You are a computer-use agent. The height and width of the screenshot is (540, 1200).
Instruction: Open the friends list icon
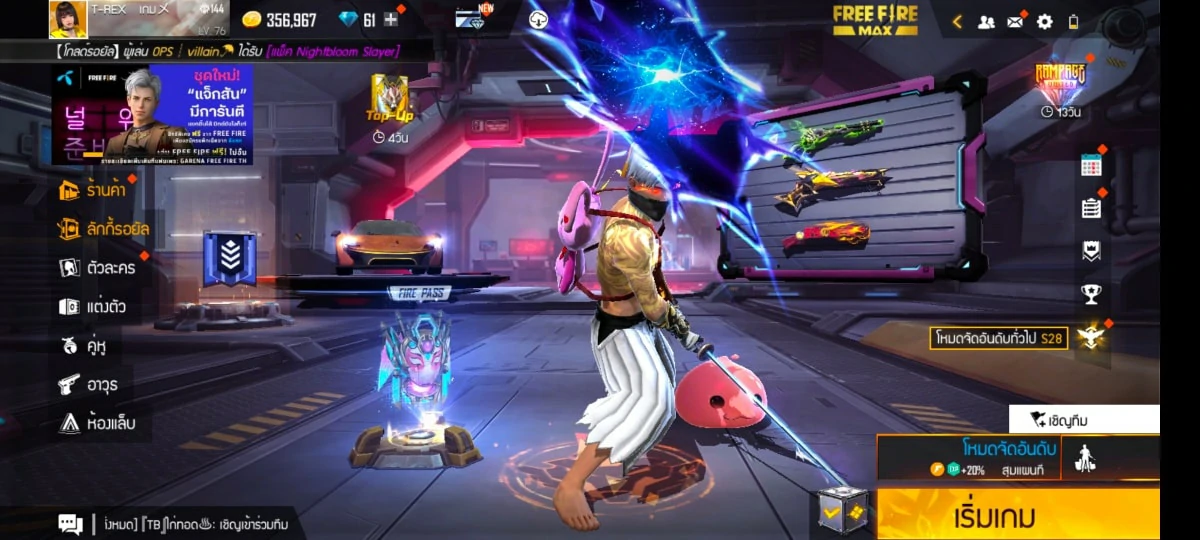click(986, 21)
